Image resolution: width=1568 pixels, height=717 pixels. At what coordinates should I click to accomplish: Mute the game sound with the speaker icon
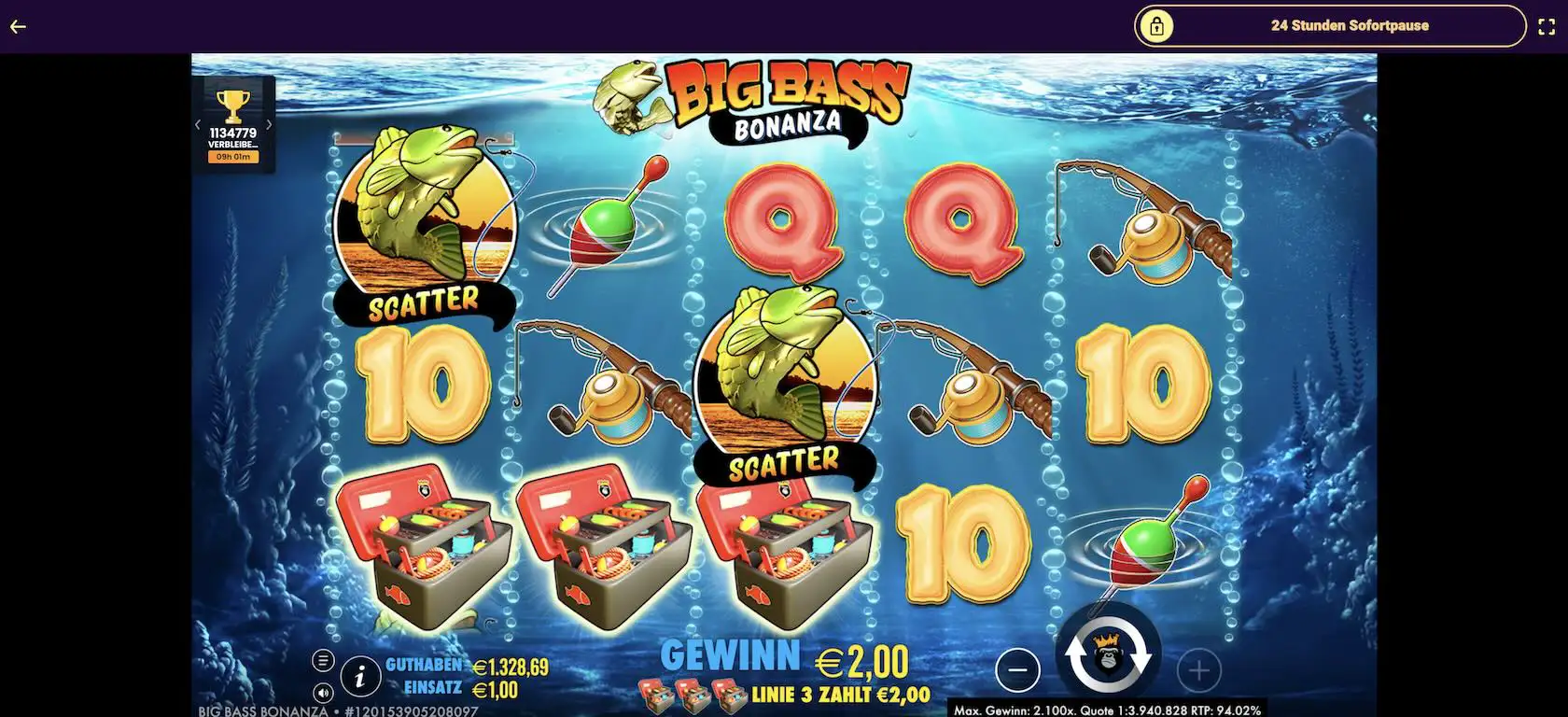(324, 695)
